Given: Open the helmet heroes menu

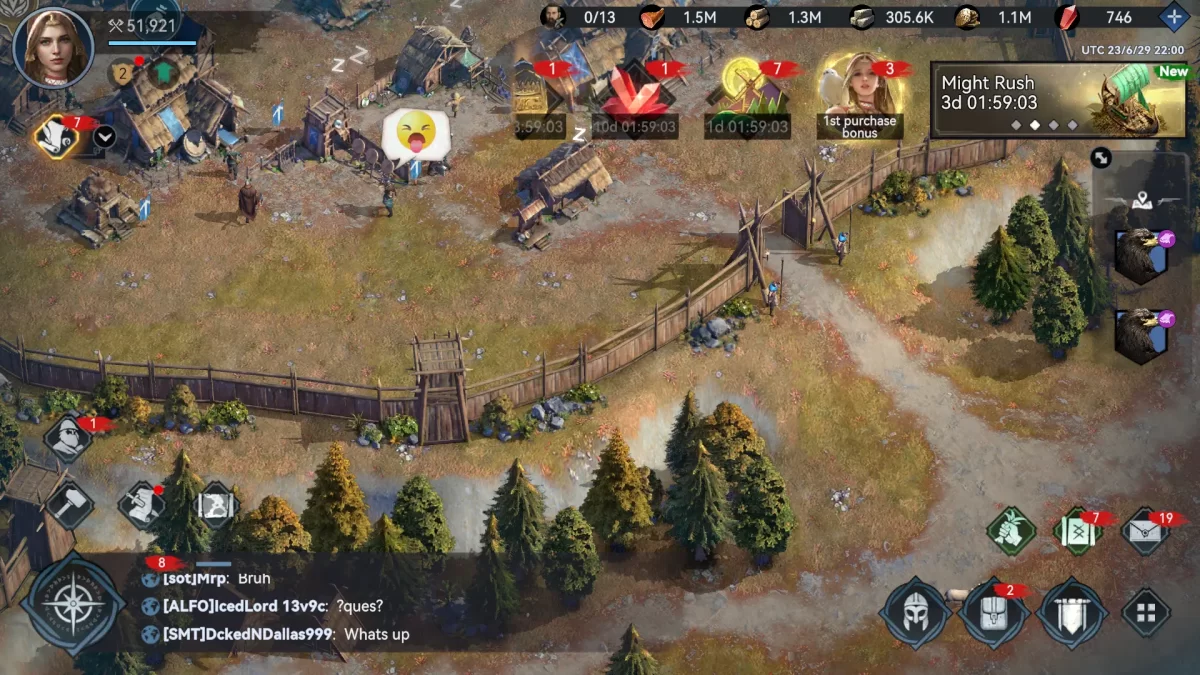Looking at the screenshot, I should click(916, 612).
